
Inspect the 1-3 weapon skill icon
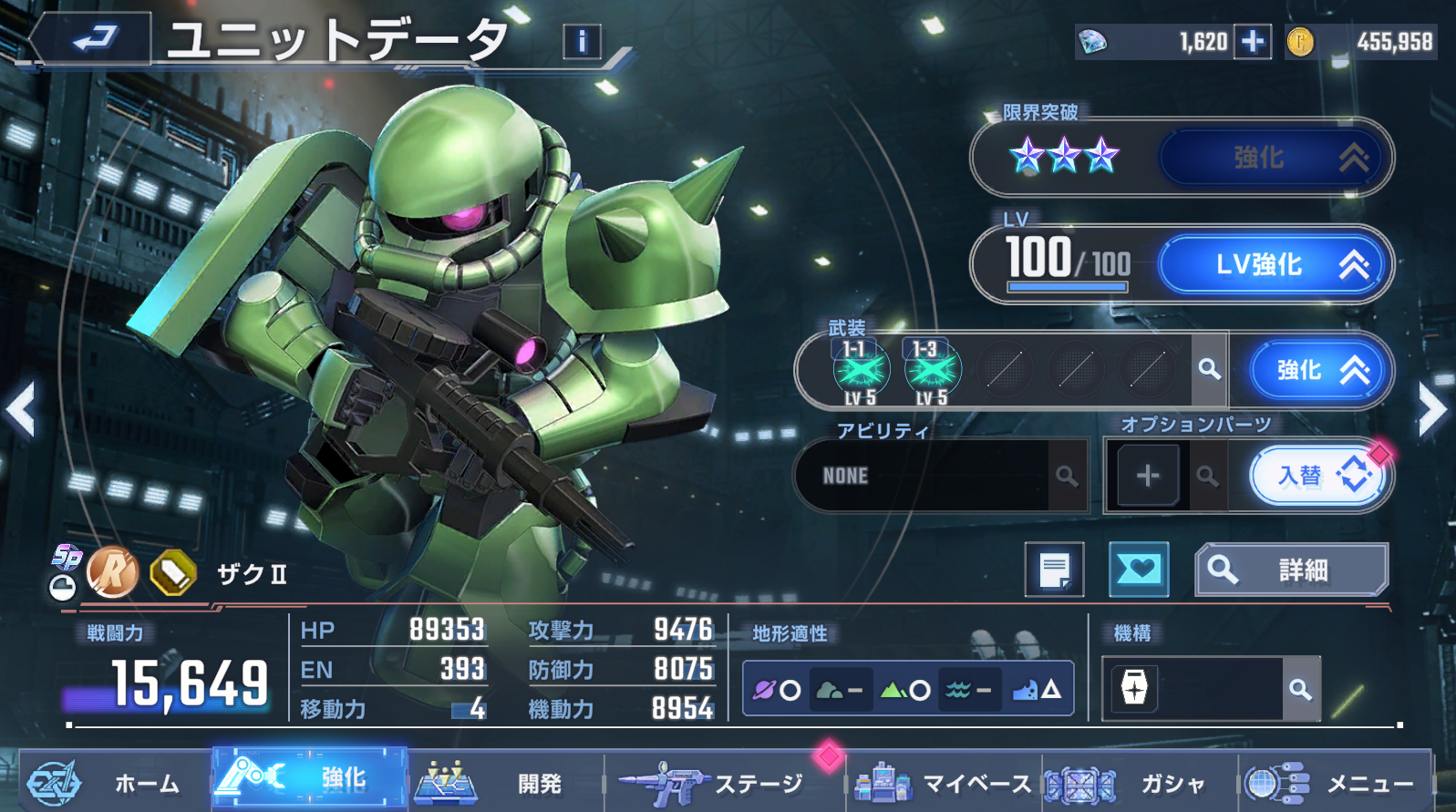coord(931,372)
